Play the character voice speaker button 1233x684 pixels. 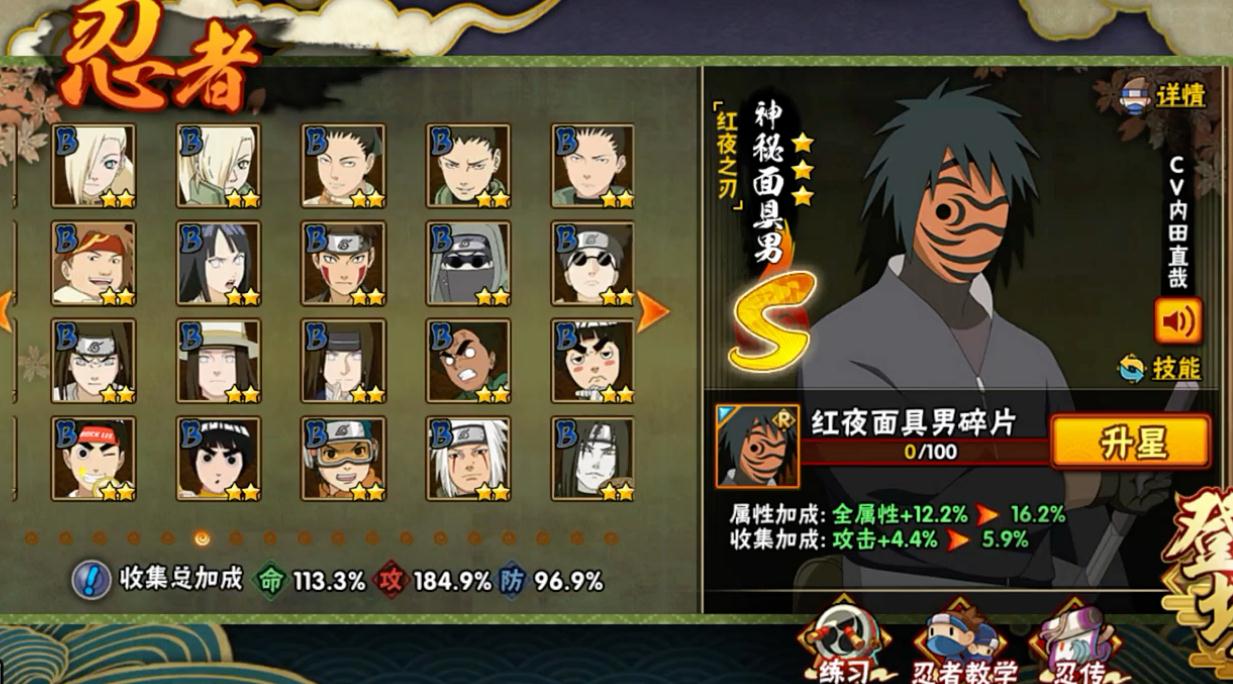[x=1178, y=321]
